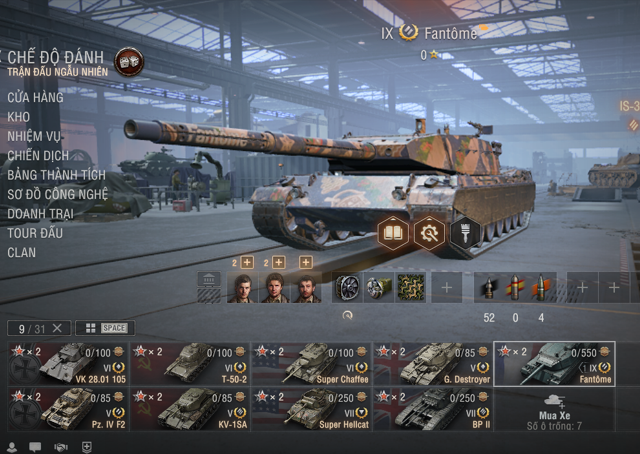The width and height of the screenshot is (640, 454).
Task: Choose the Super Hellcat tank card
Action: click(311, 408)
